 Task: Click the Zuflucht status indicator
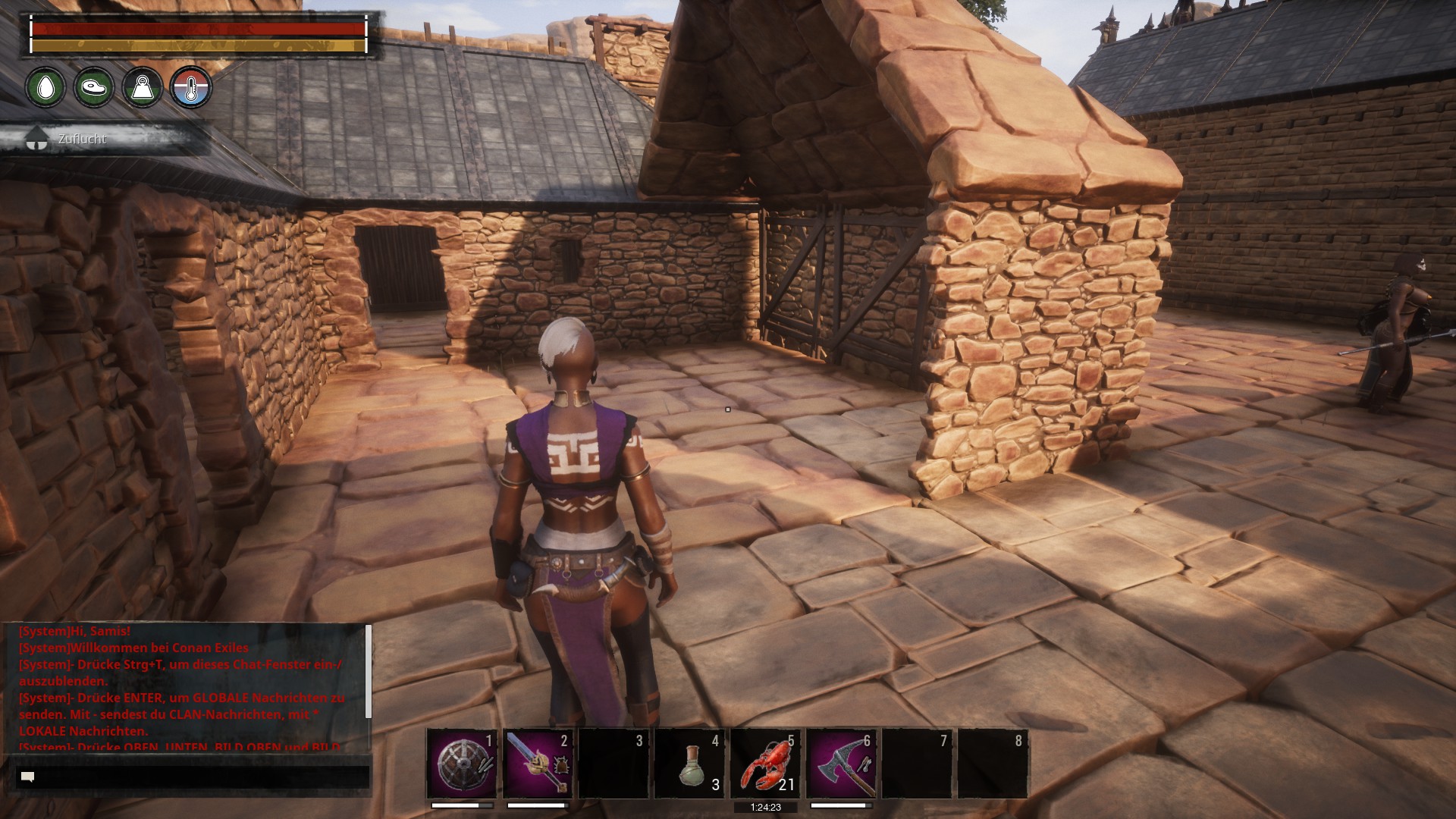coord(82,139)
